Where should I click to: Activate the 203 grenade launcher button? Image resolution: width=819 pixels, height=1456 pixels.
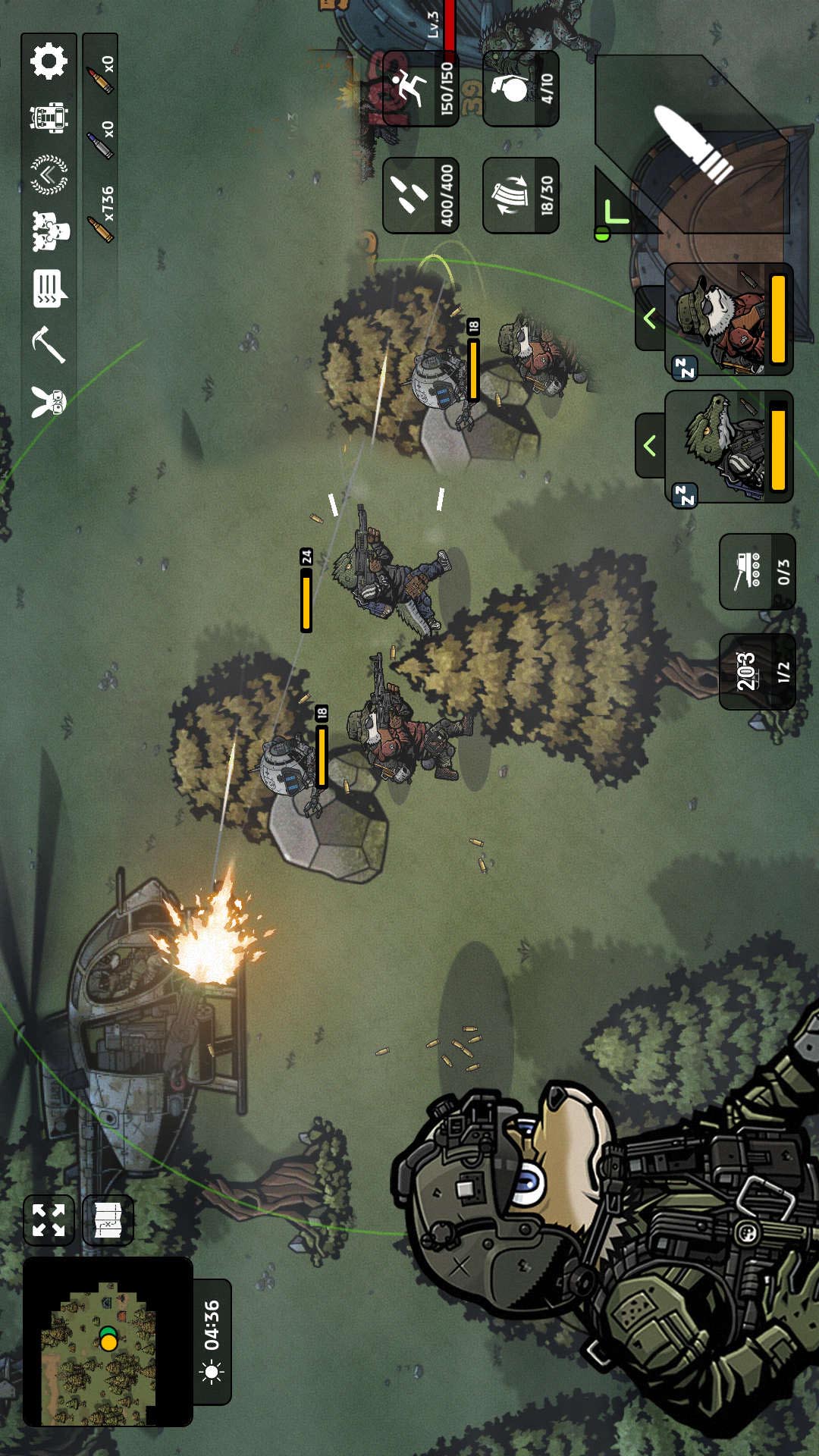click(x=757, y=671)
